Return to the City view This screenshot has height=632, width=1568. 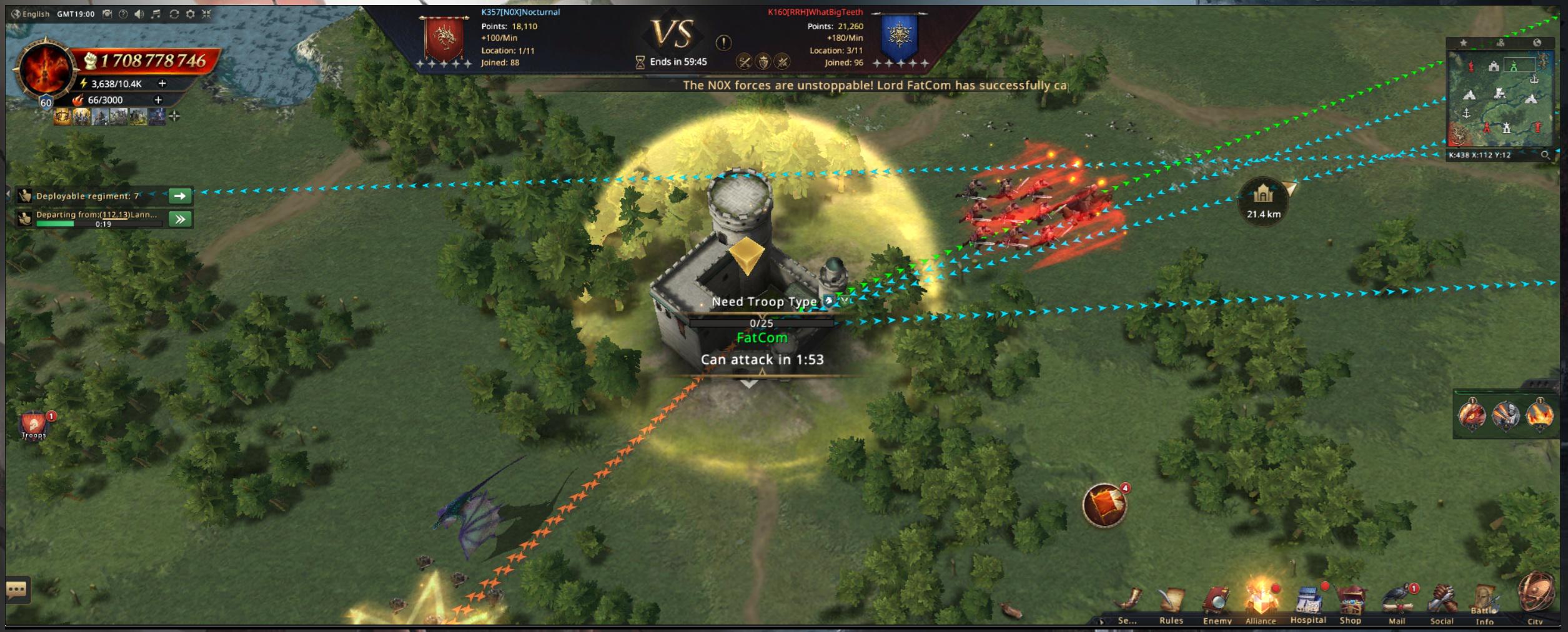[1535, 596]
